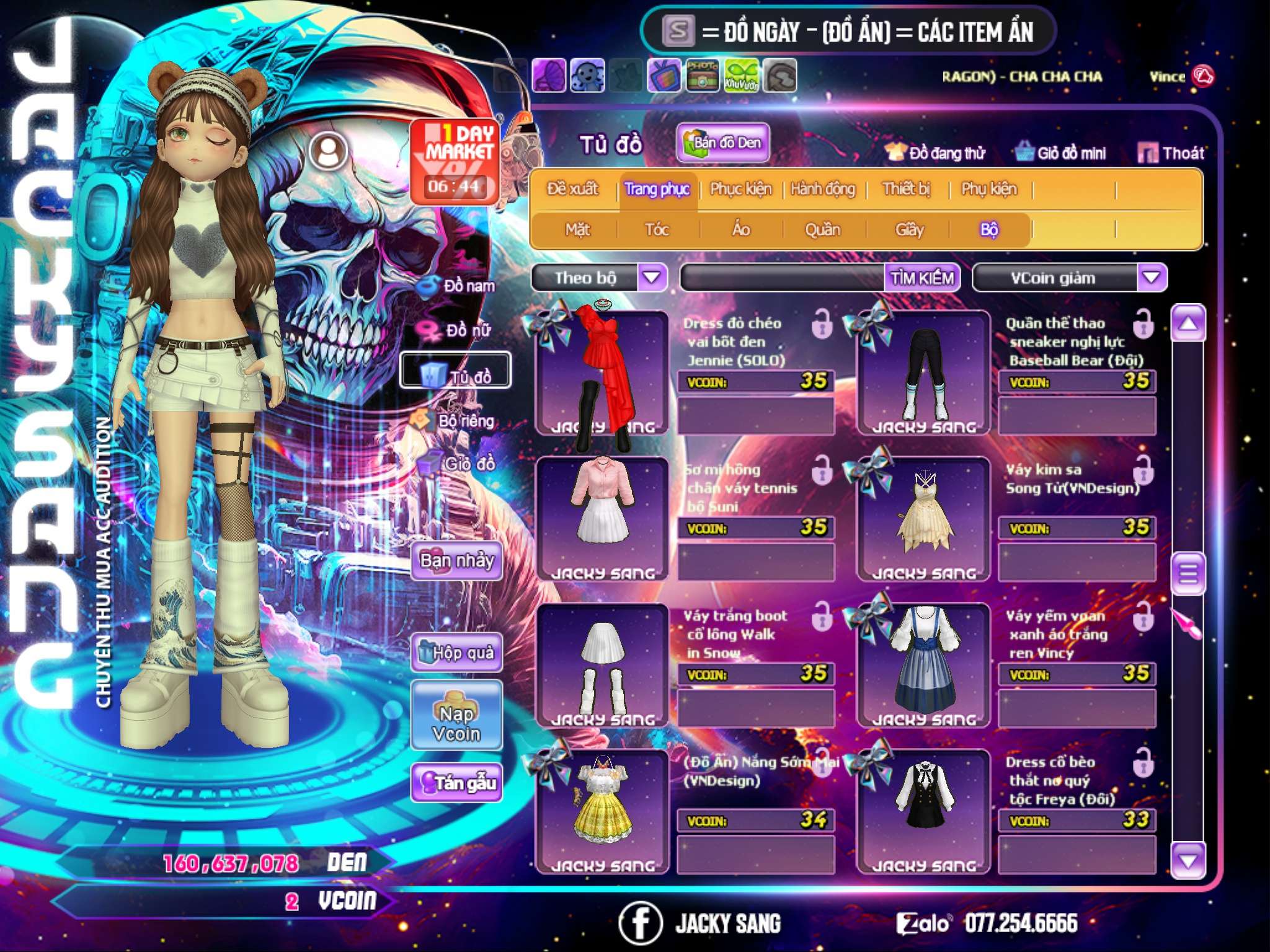Open the Bạn nhảy dance partner button

(x=456, y=561)
